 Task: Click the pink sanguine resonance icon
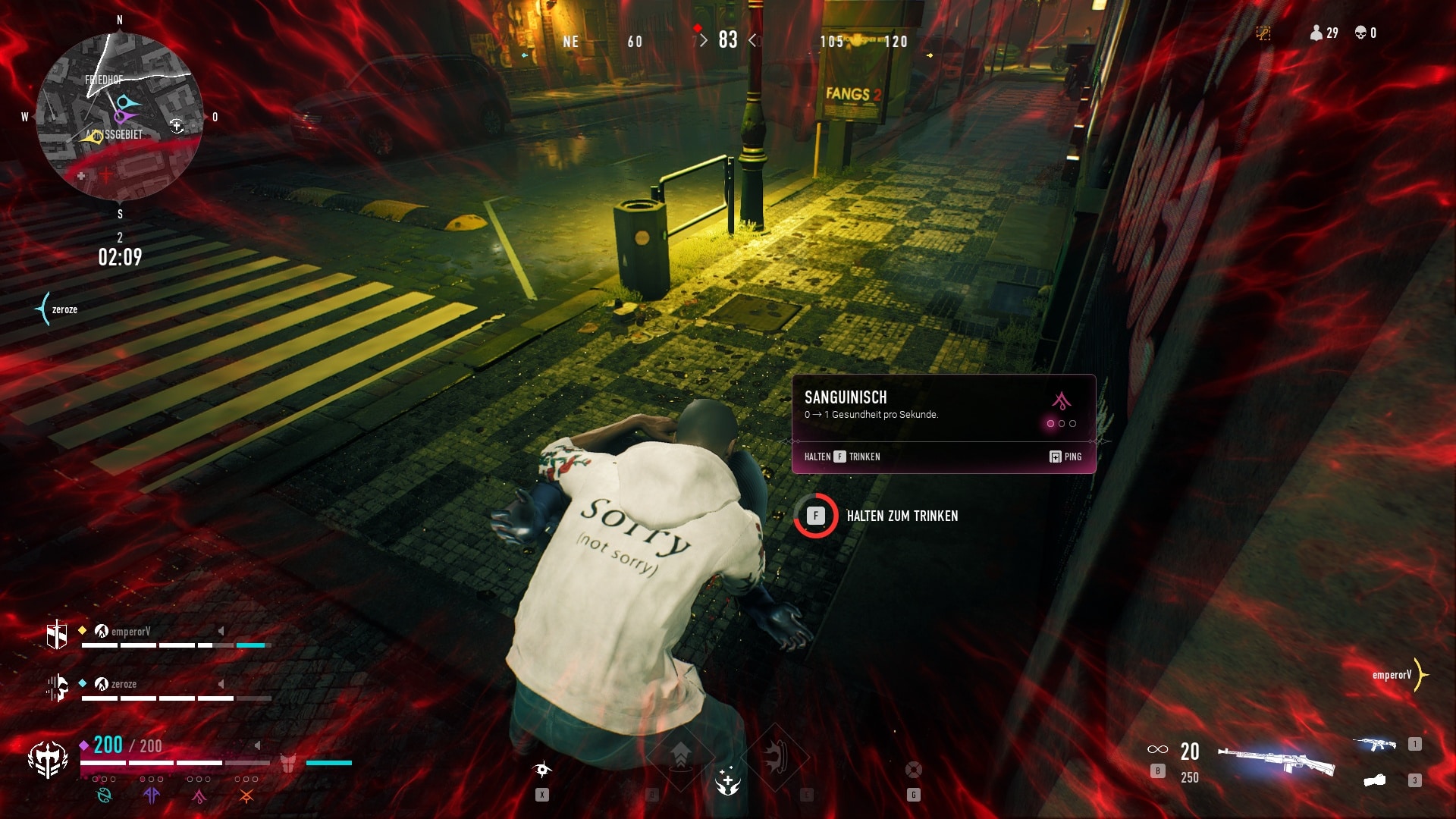(x=199, y=795)
